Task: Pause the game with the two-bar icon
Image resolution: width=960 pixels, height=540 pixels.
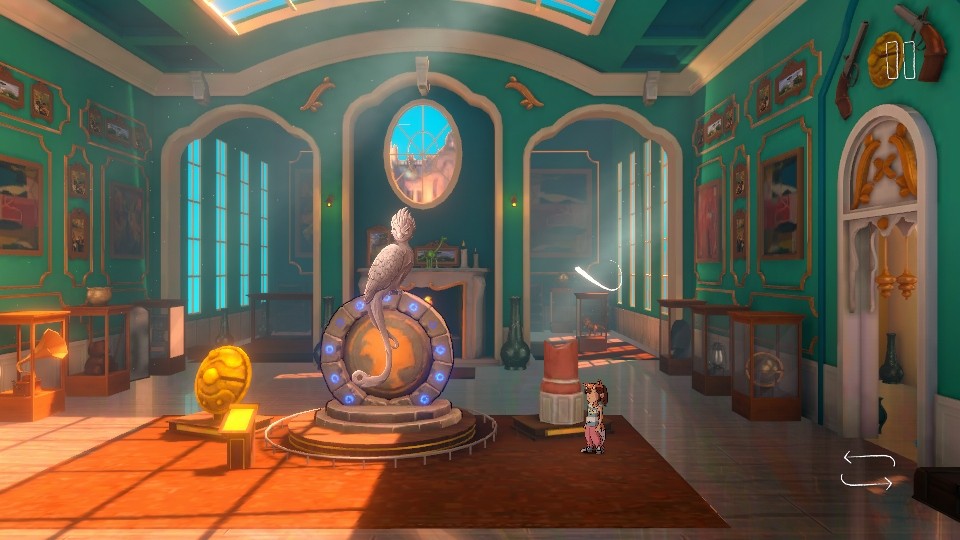Action: (901, 60)
